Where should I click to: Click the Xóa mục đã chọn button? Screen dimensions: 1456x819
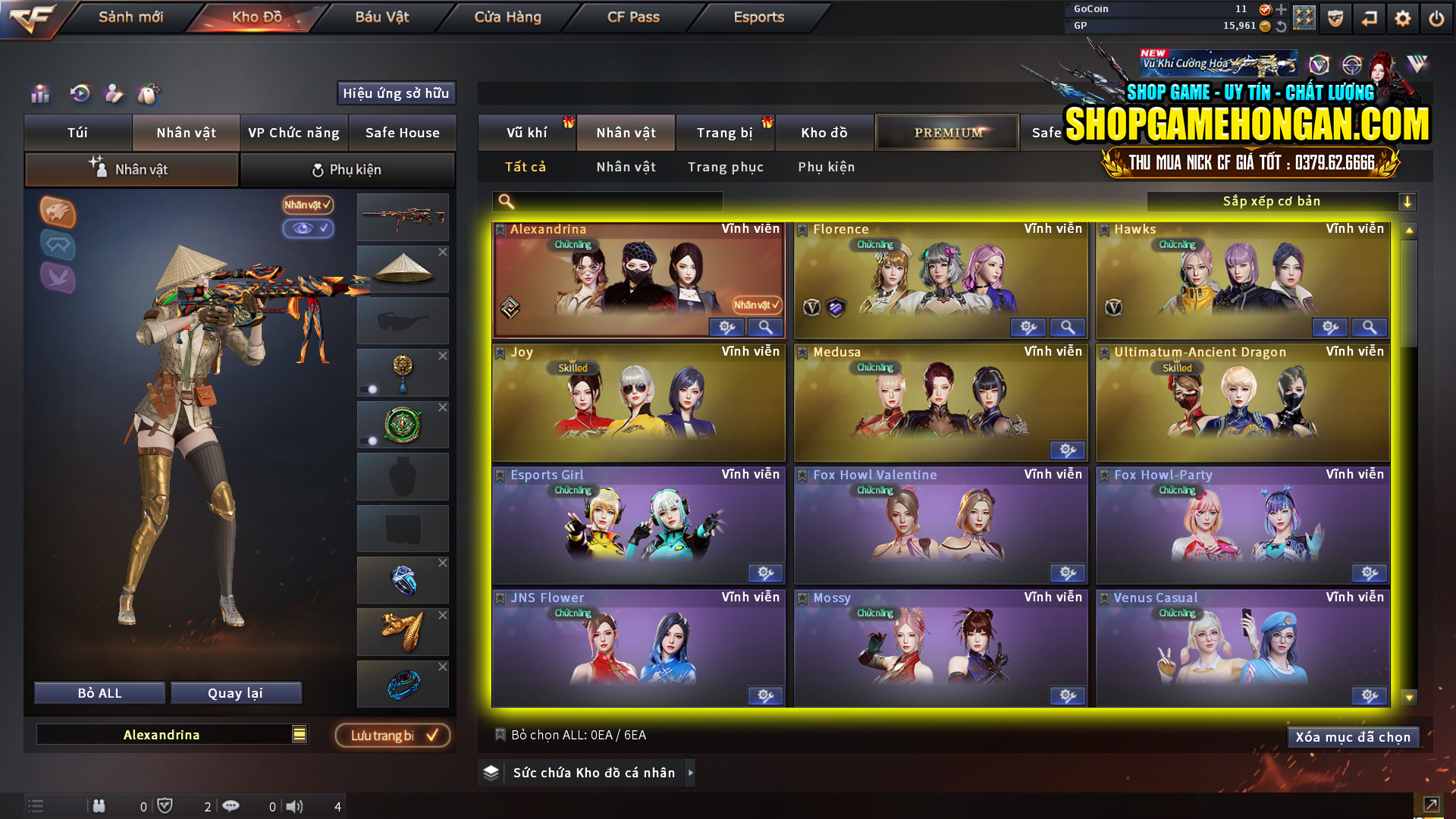click(x=1353, y=736)
